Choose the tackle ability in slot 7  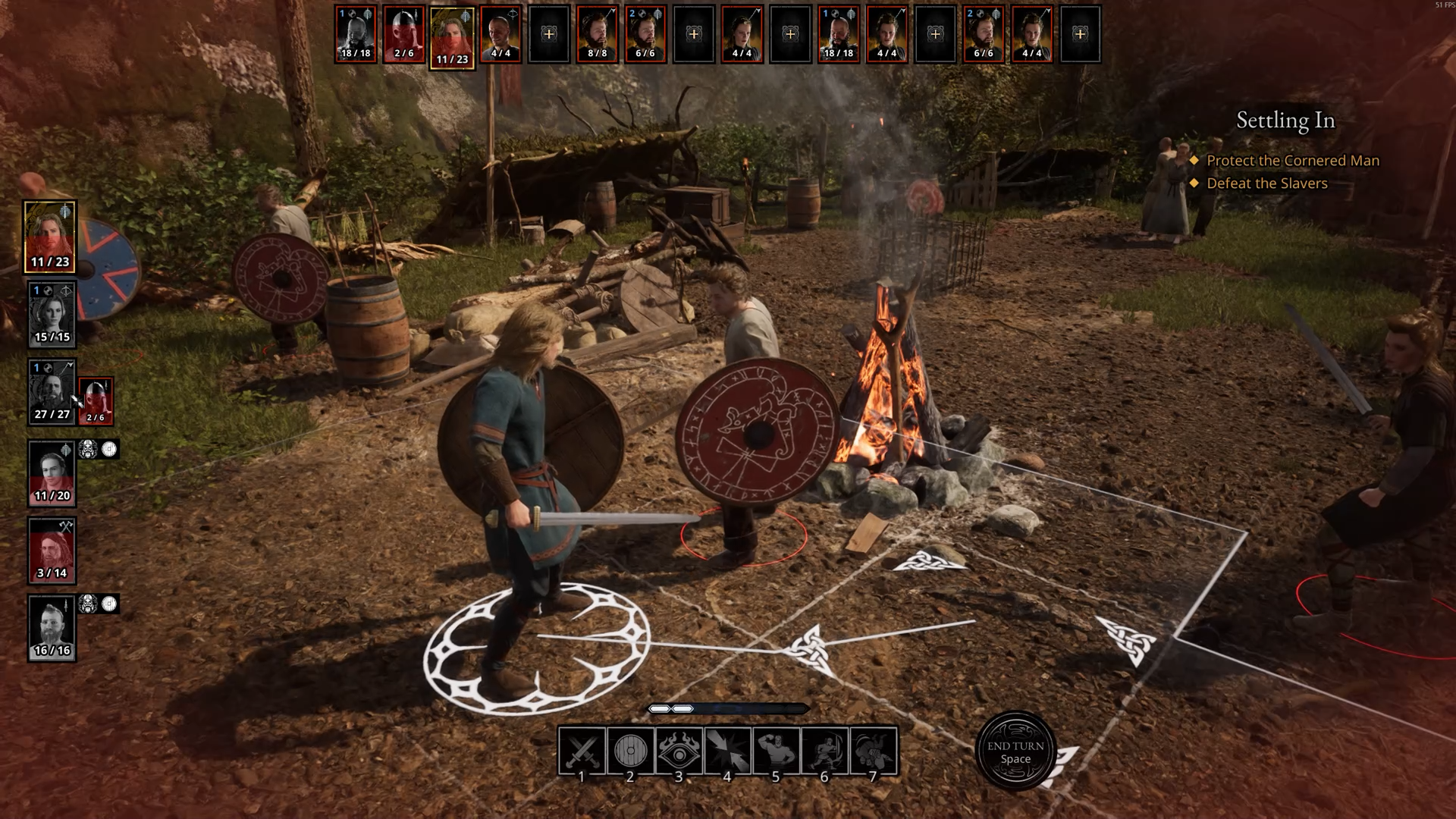pyautogui.click(x=873, y=751)
